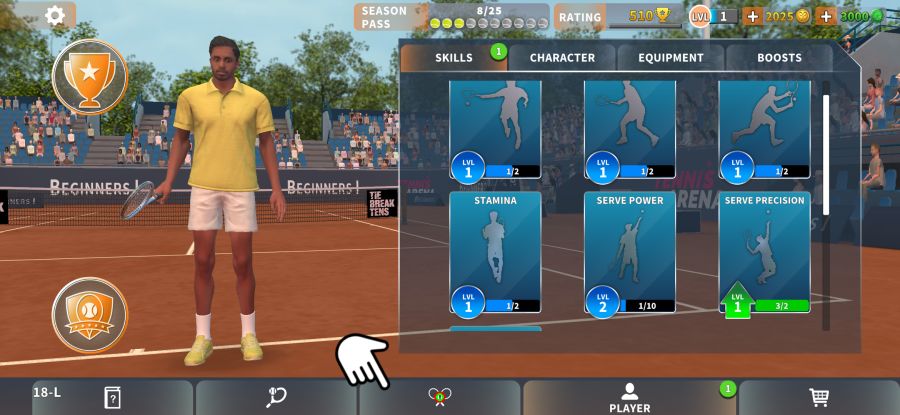This screenshot has width=900, height=415.
Task: Add more gold coins with plus button
Action: pos(752,16)
